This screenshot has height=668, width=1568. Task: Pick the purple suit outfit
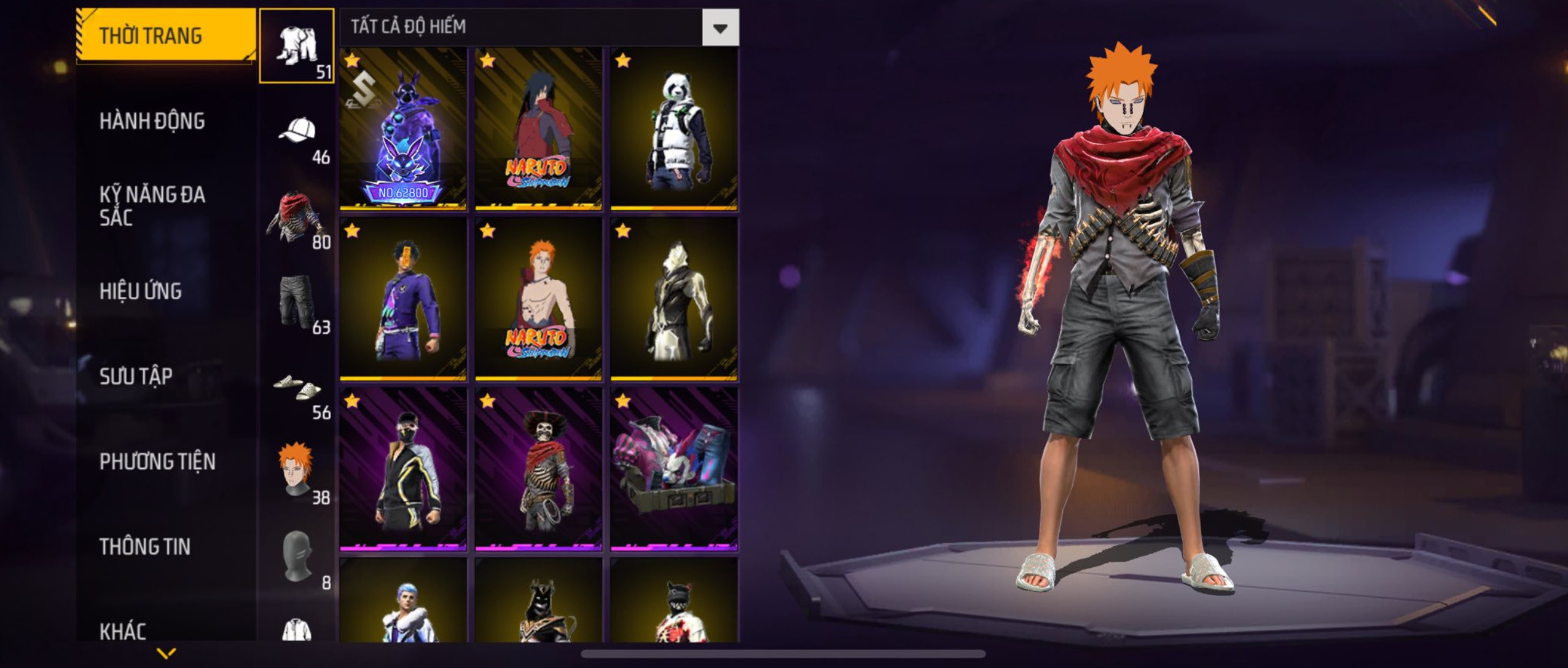tap(403, 299)
